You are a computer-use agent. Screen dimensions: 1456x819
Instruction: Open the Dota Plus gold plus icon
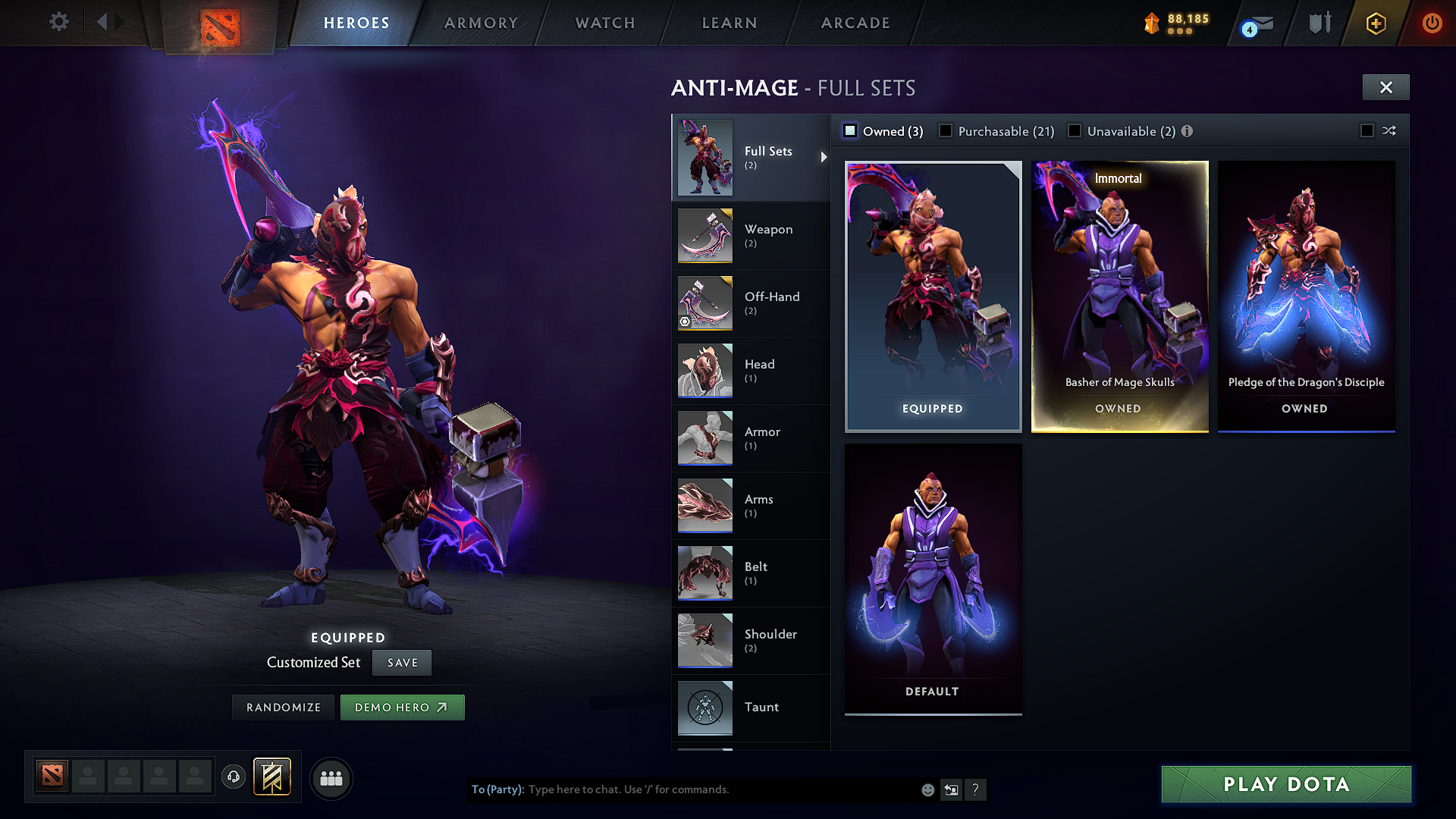coord(1376,23)
